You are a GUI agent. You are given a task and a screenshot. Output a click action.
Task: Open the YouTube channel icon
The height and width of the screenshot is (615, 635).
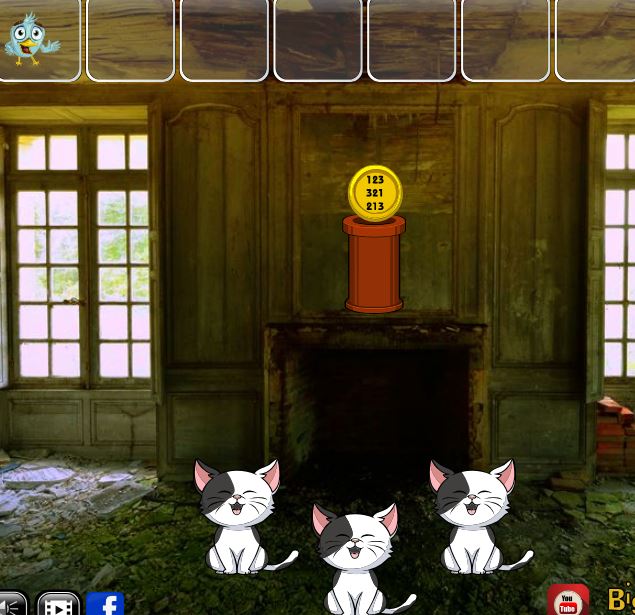click(568, 601)
